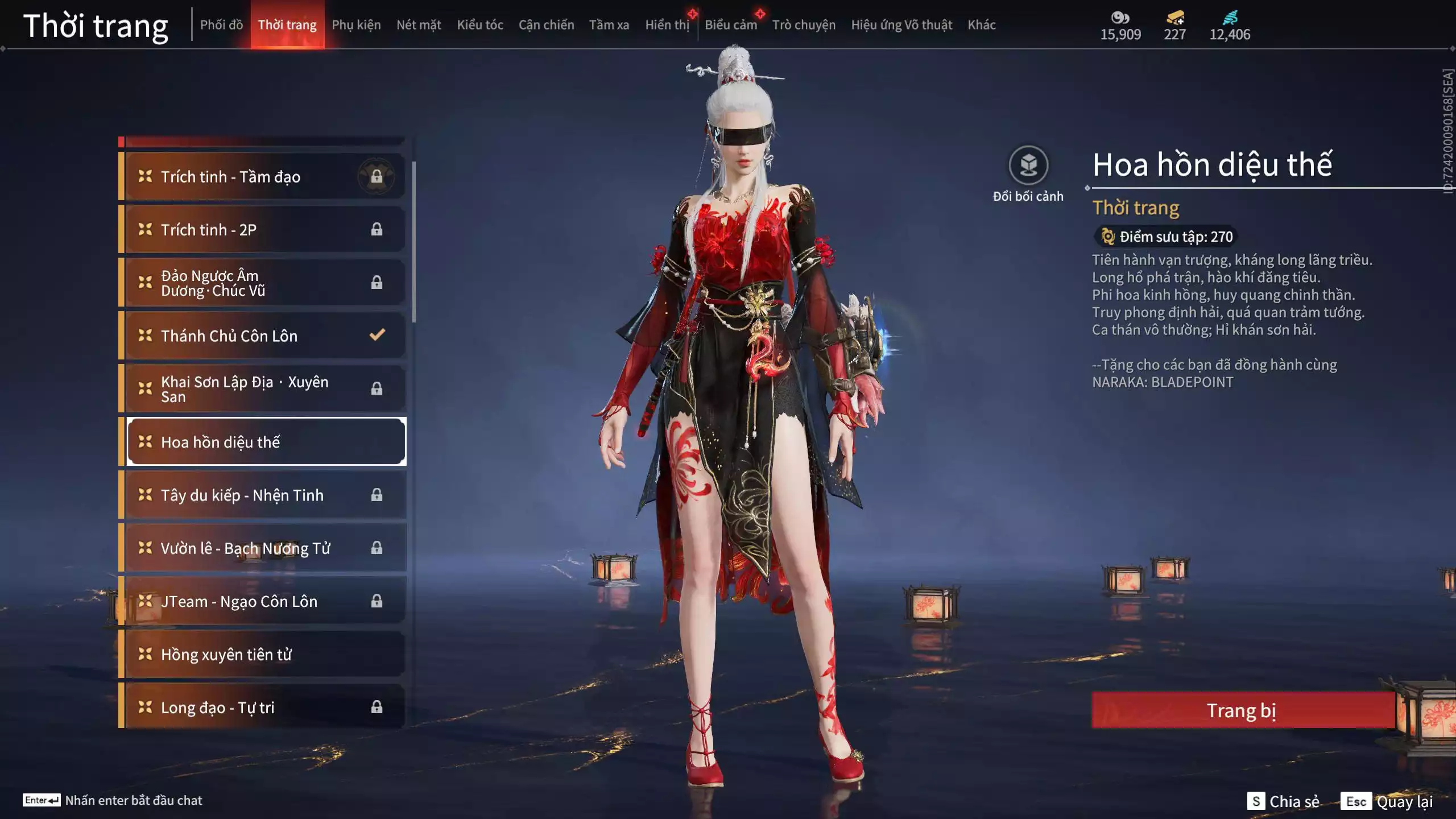Click the Đổi bối cảnh background icon
The image size is (1456, 819).
pos(1028,166)
